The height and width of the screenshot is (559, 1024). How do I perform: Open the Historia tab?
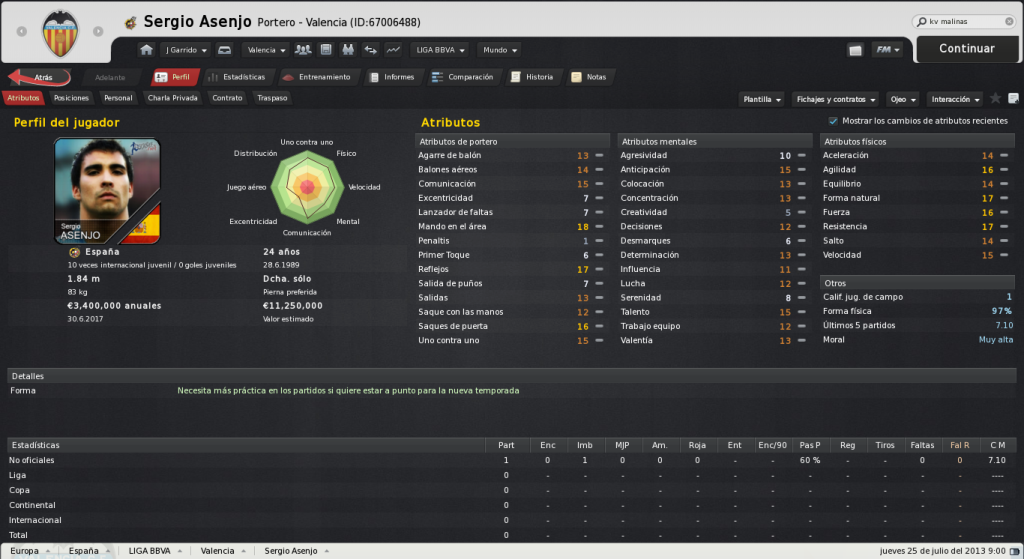[x=532, y=77]
